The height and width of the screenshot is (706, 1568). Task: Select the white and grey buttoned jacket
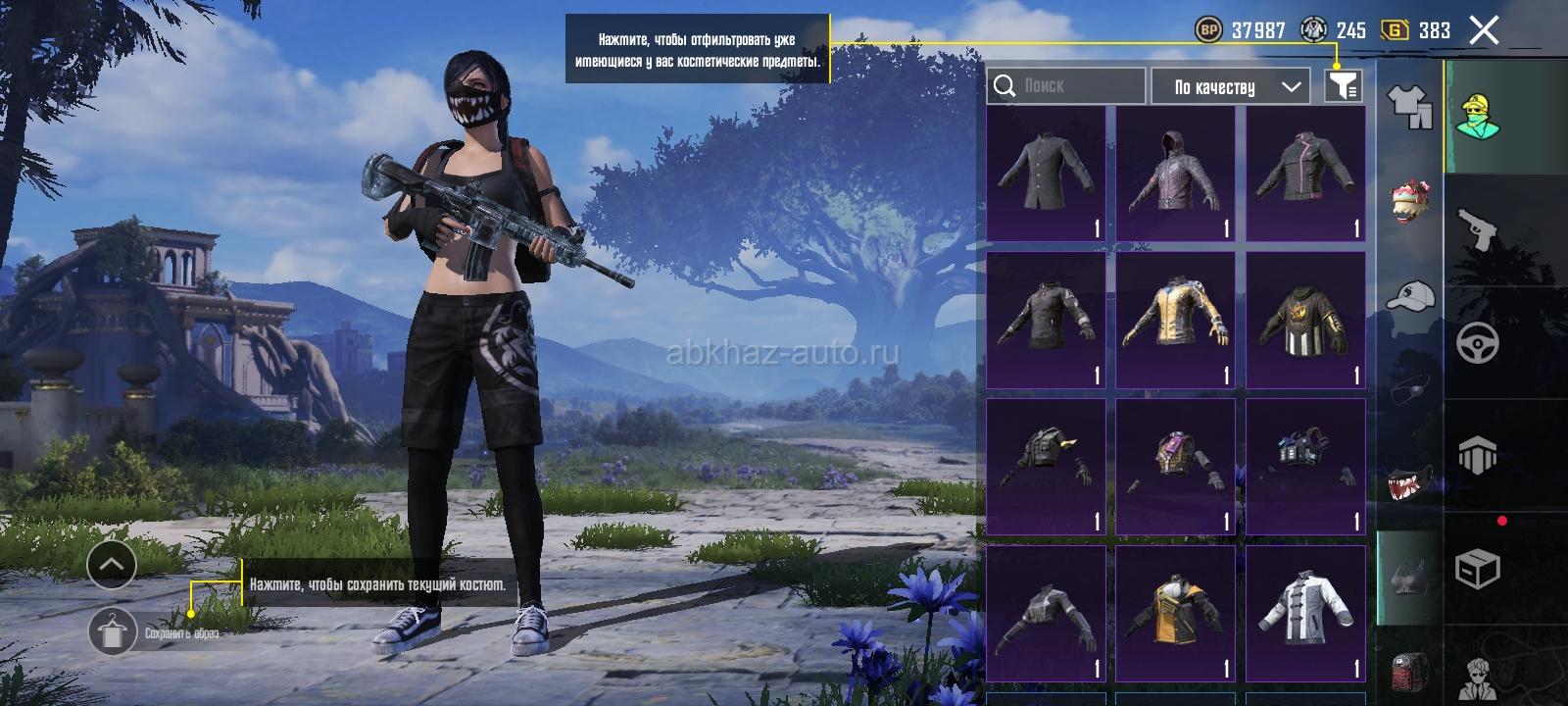[1304, 614]
